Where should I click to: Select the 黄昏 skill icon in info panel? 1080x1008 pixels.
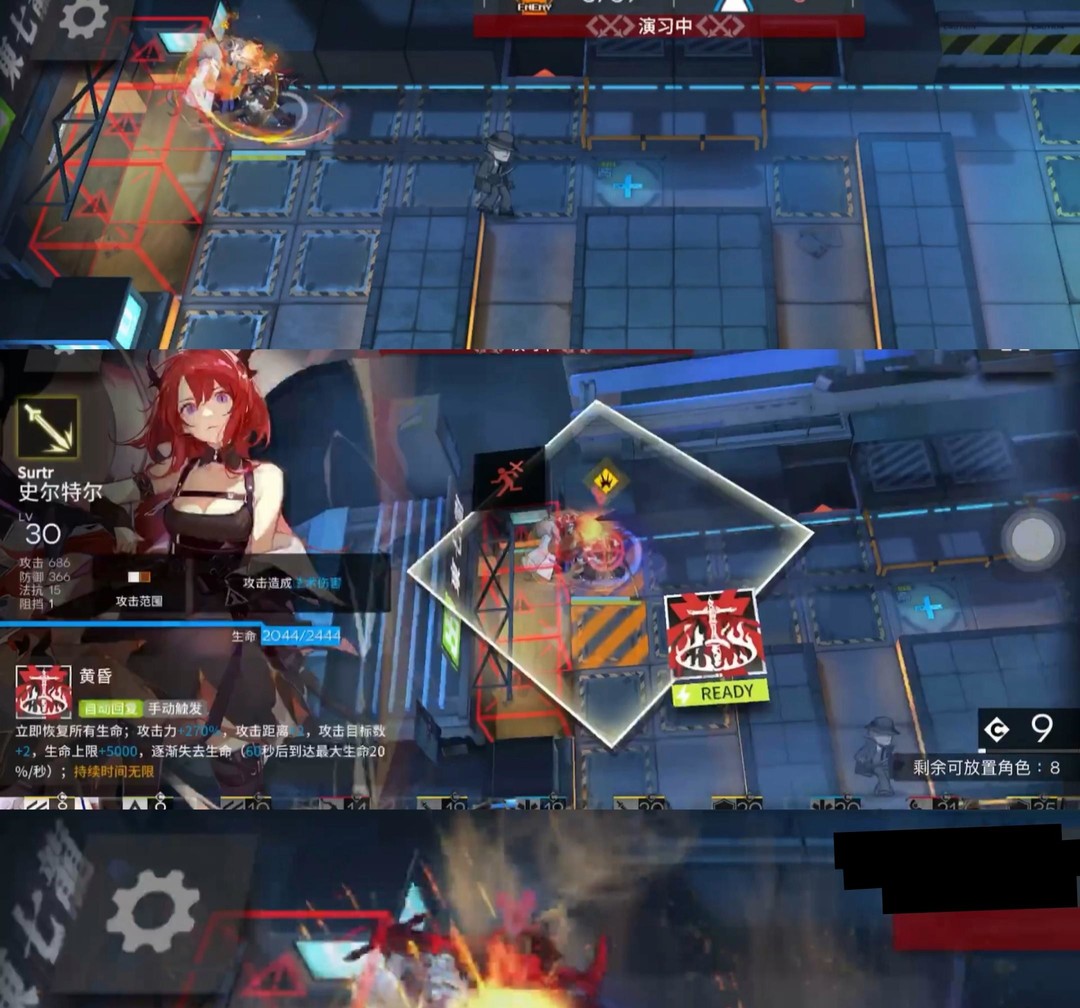[43, 691]
